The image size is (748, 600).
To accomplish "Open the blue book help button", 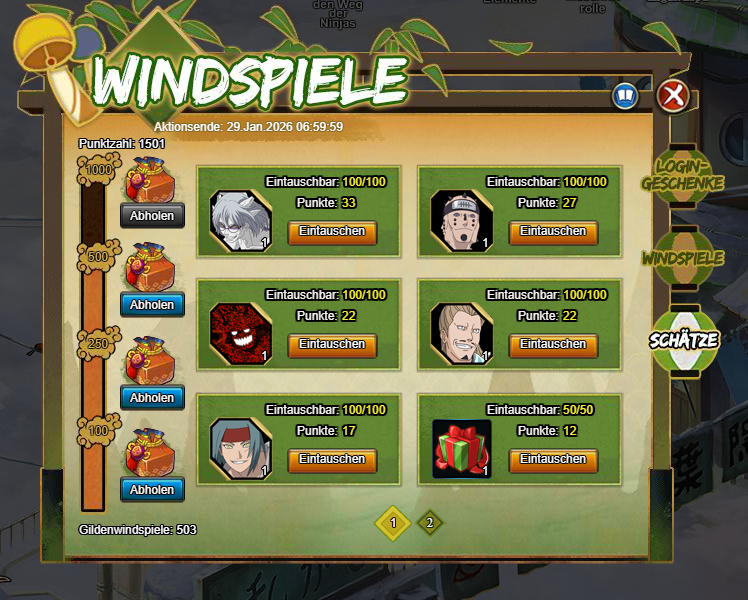I will pyautogui.click(x=625, y=96).
